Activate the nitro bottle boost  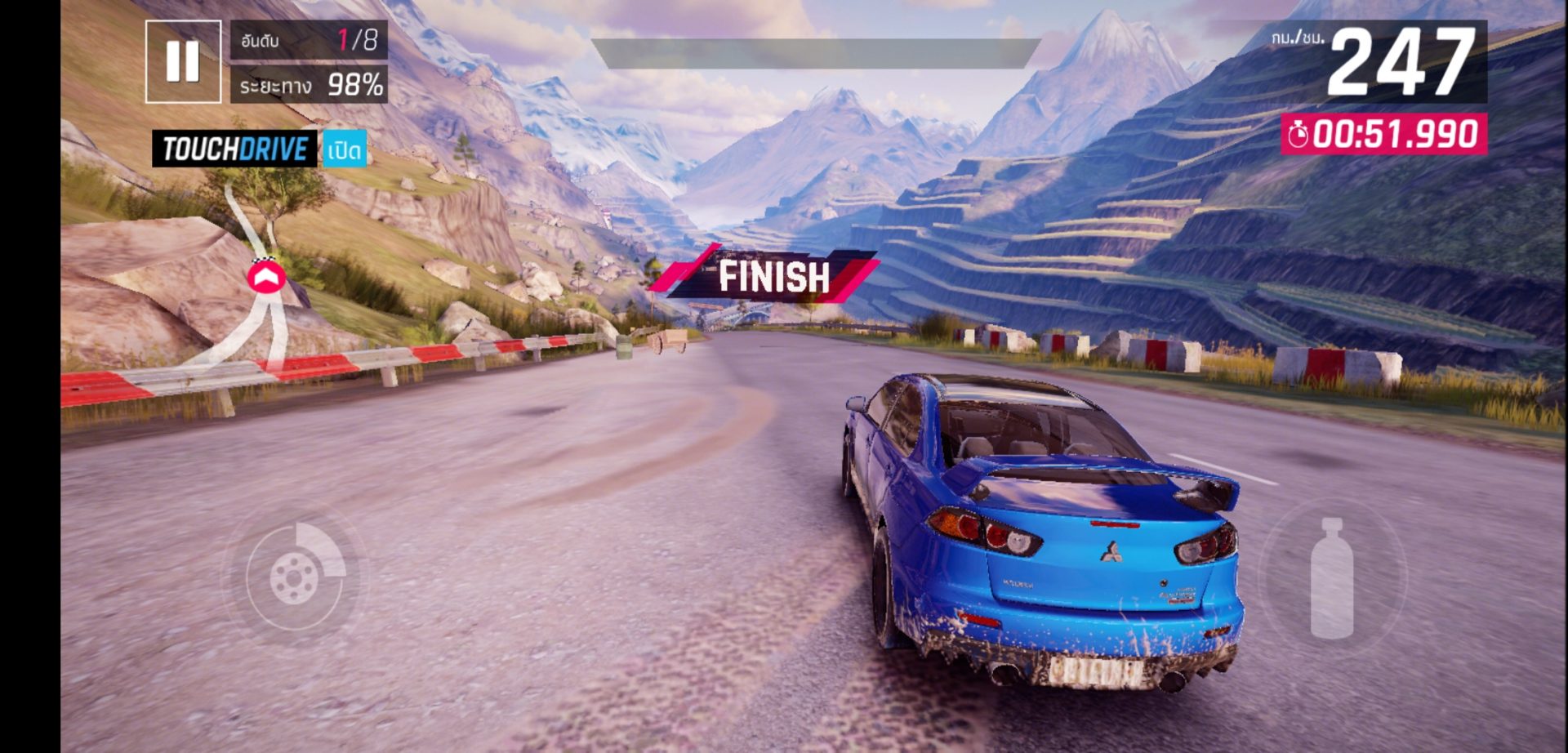coord(1331,577)
